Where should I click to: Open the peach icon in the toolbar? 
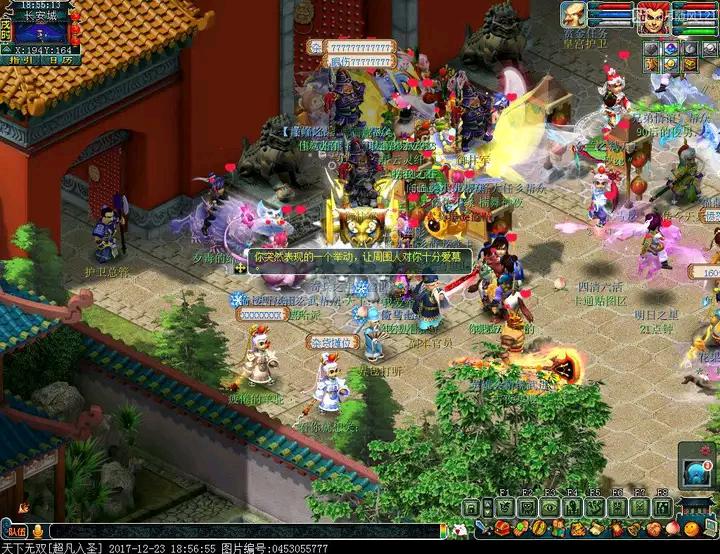pos(672,528)
